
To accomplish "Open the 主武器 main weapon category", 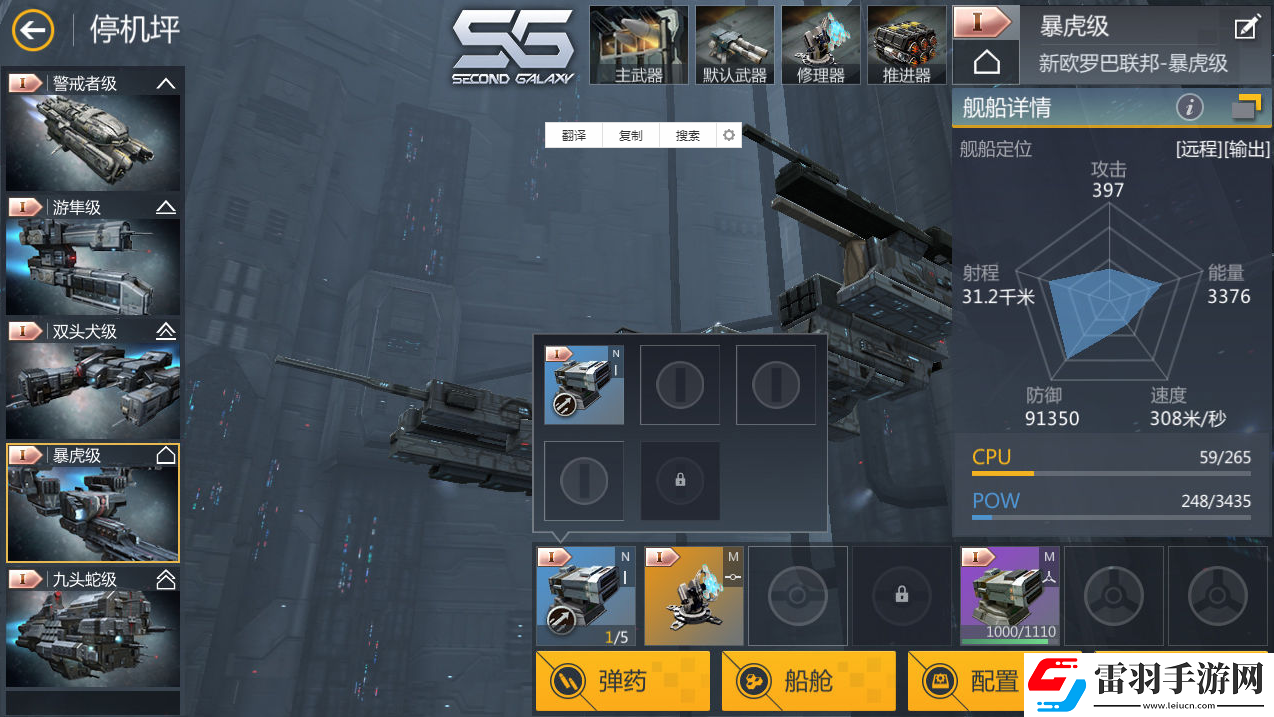I will click(x=639, y=45).
